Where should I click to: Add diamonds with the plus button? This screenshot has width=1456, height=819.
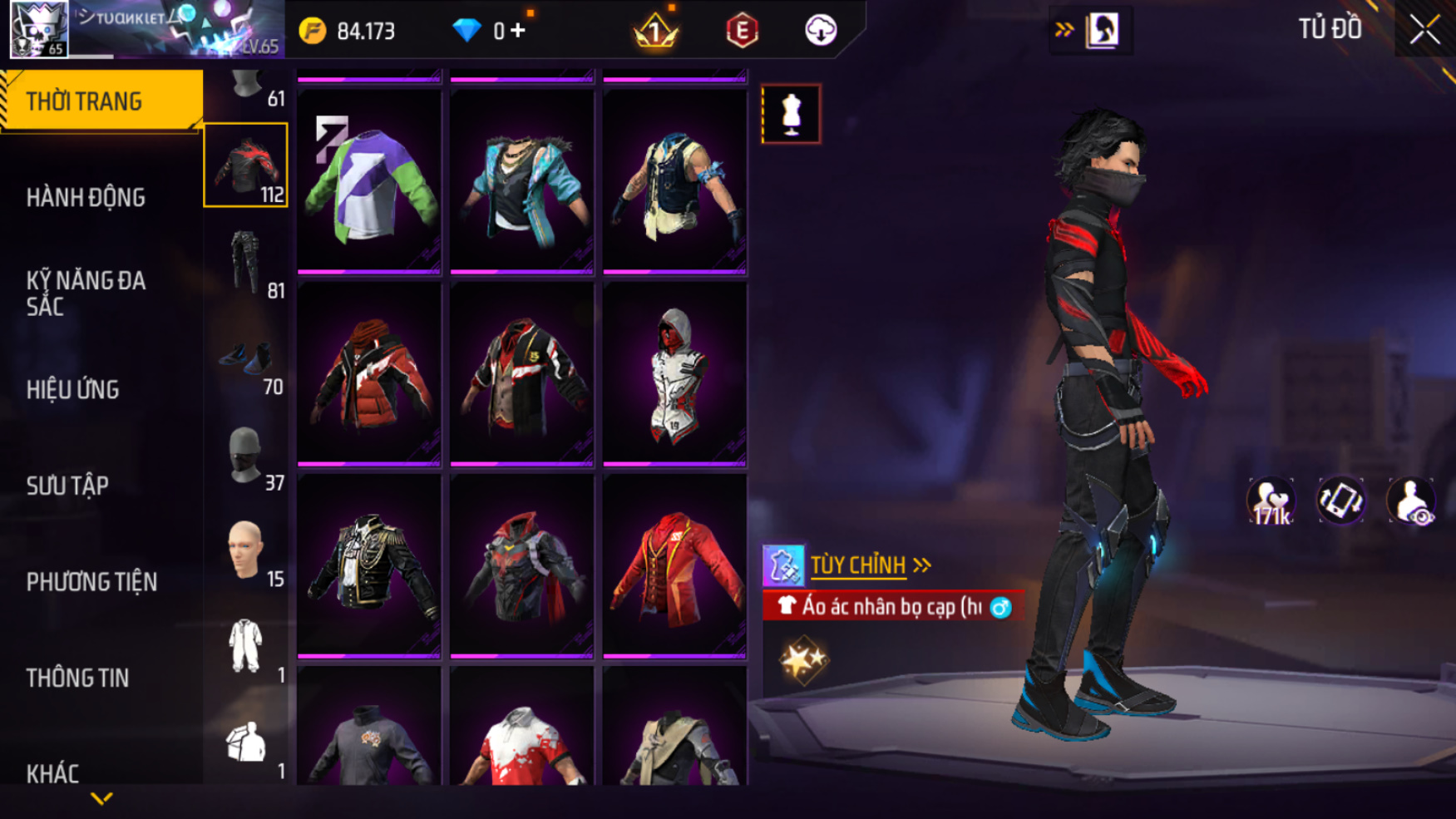(x=518, y=31)
